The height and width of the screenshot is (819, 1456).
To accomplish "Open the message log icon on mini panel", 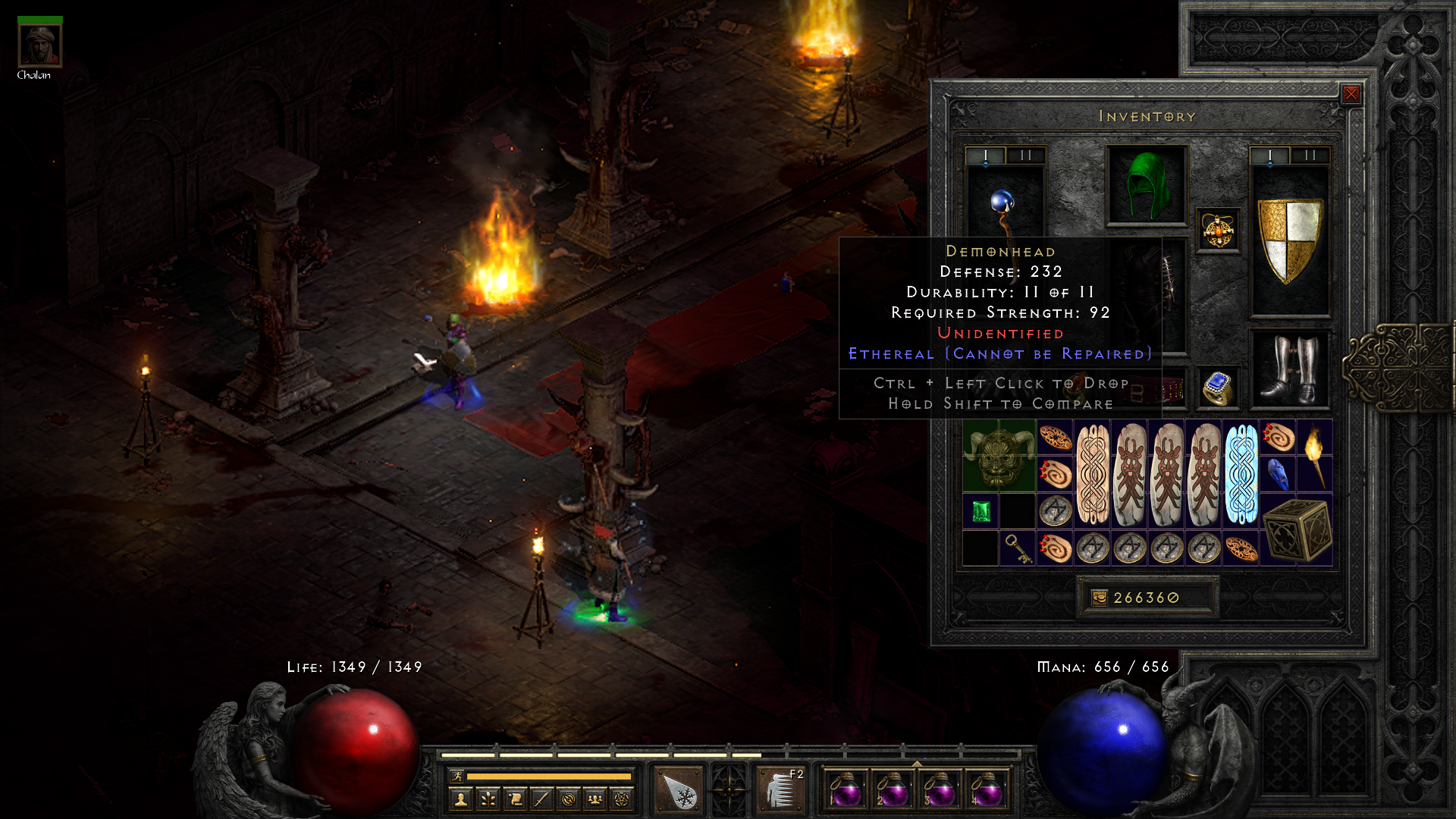I will [569, 799].
